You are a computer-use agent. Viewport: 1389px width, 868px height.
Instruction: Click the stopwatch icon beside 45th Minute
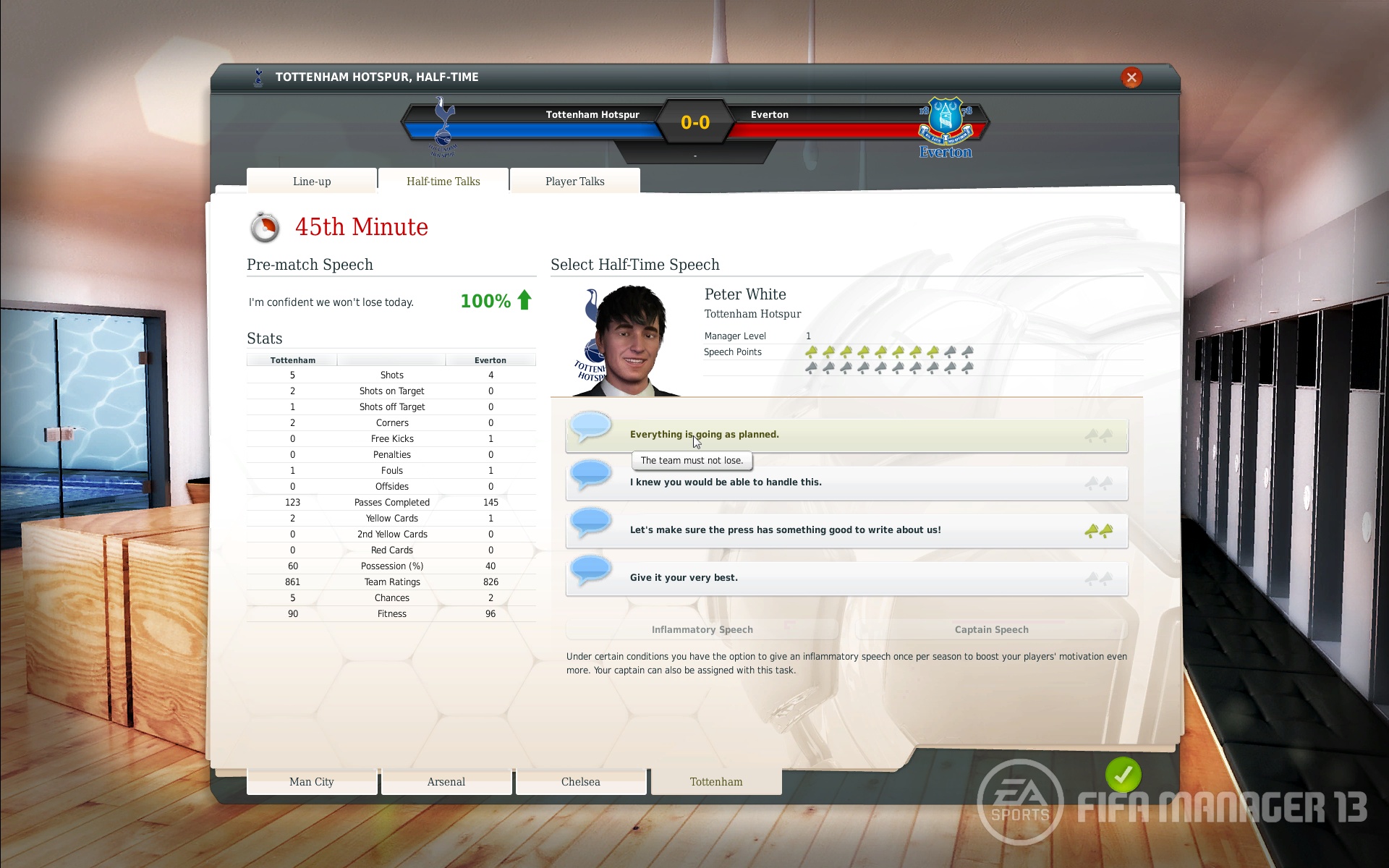(x=267, y=226)
